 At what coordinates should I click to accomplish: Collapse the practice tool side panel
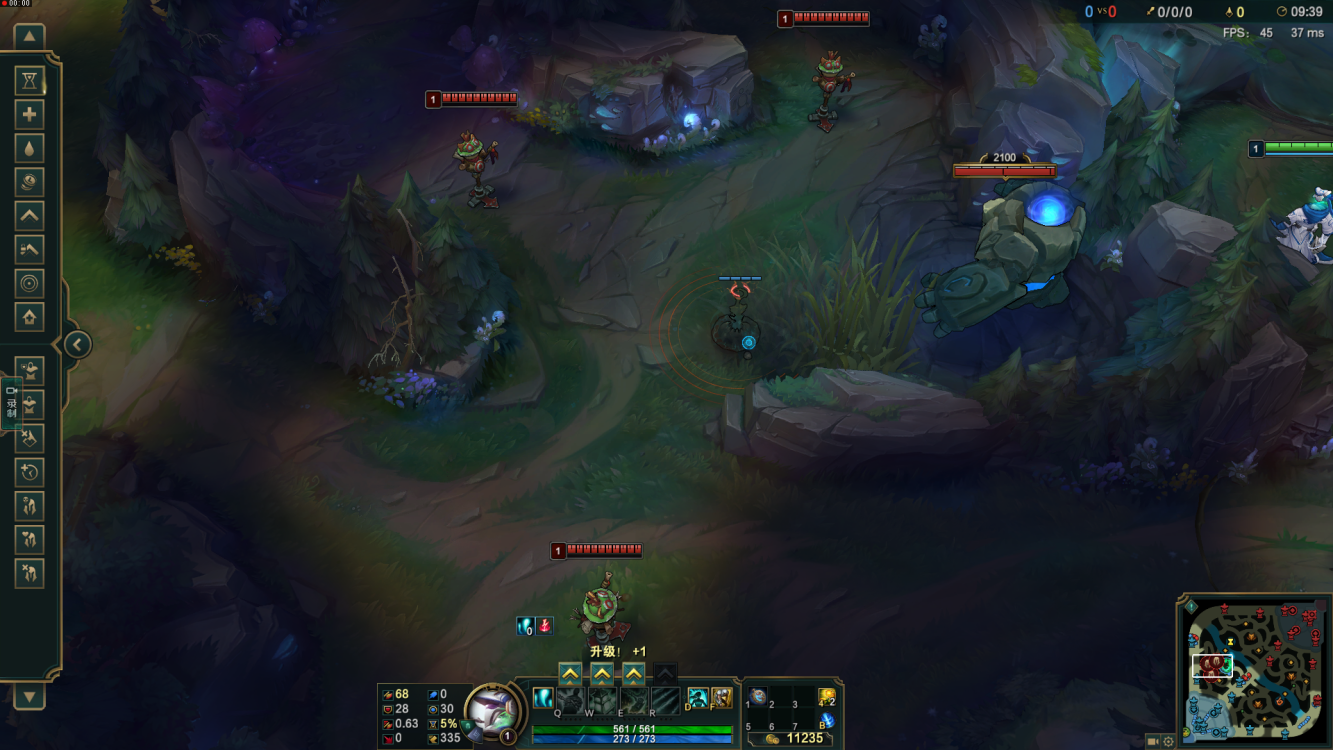pyautogui.click(x=77, y=345)
